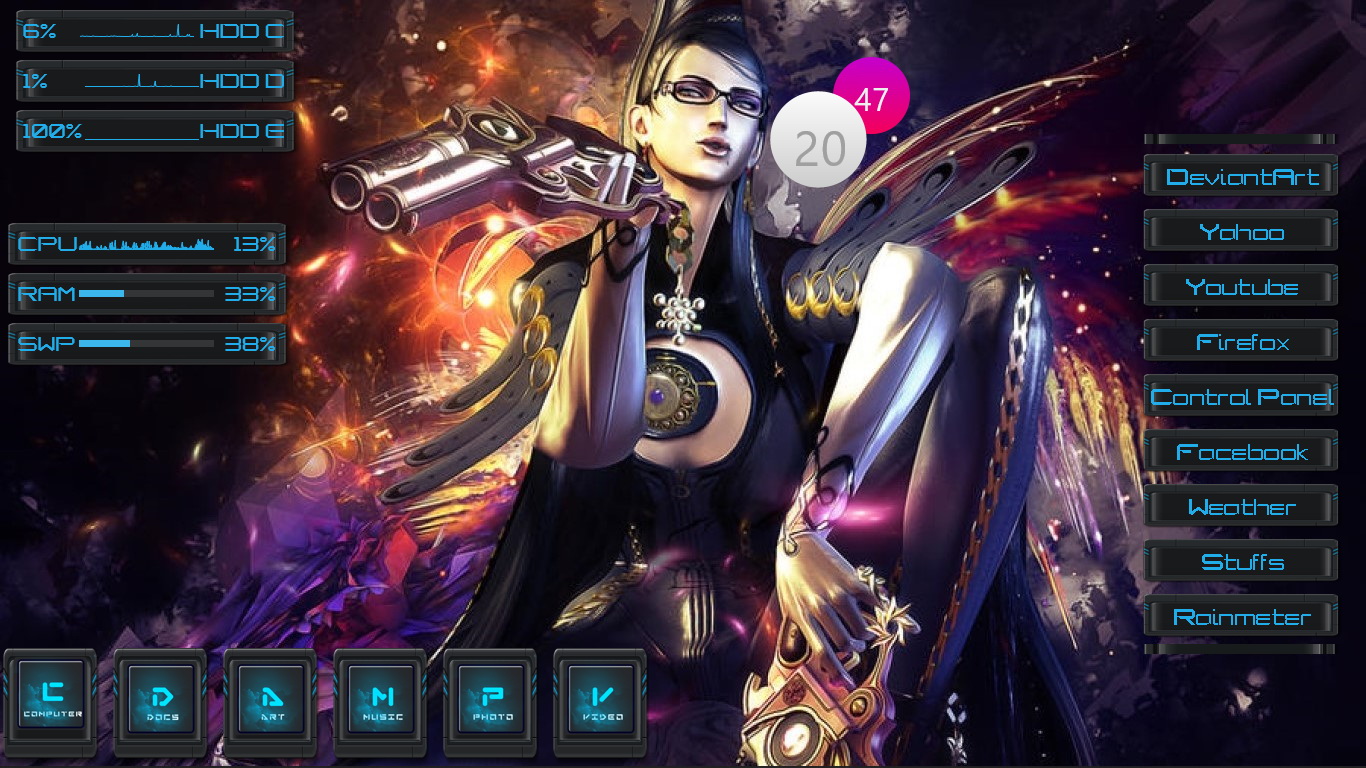Open the Weather shortcut

click(x=1240, y=506)
